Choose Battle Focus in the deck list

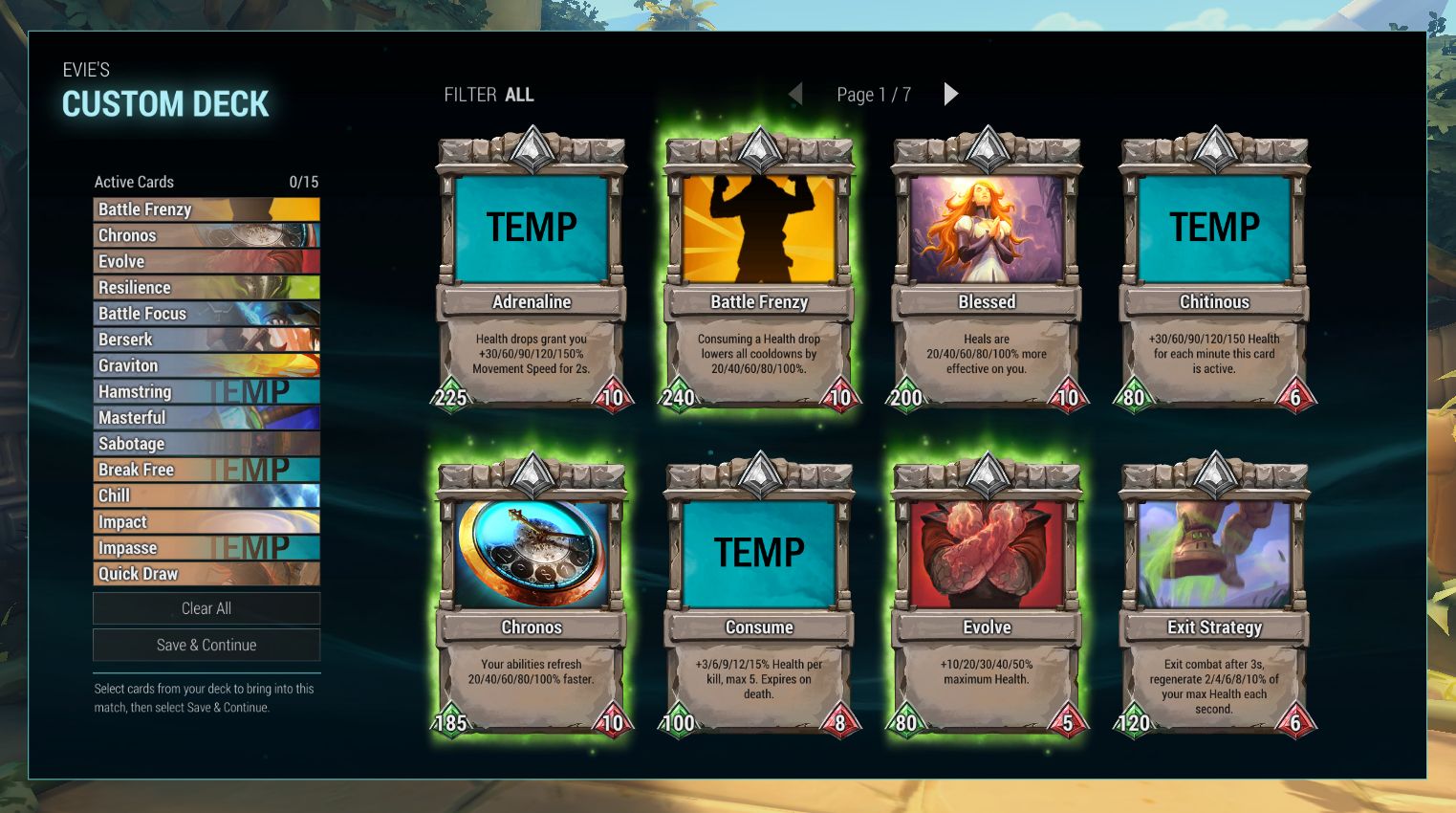point(206,313)
